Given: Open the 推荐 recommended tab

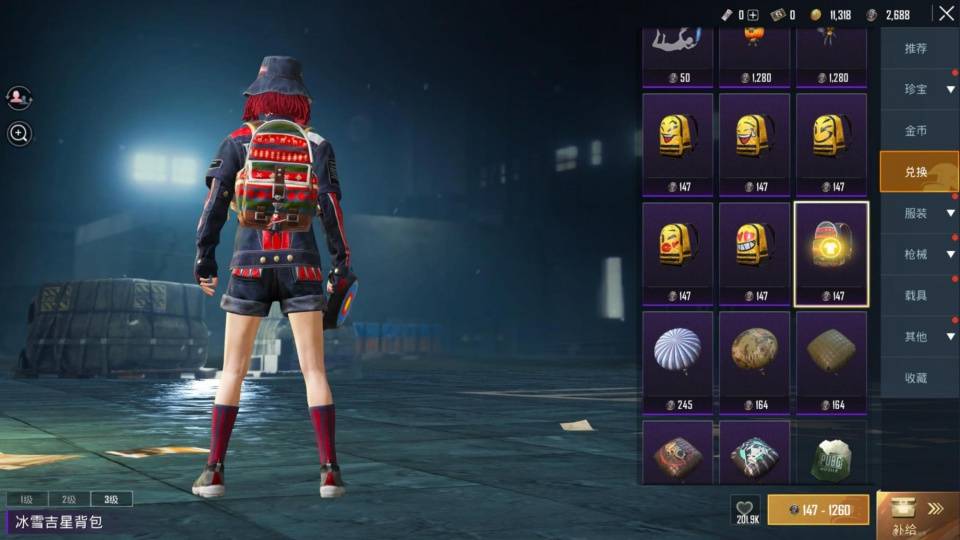Looking at the screenshot, I should (x=916, y=49).
